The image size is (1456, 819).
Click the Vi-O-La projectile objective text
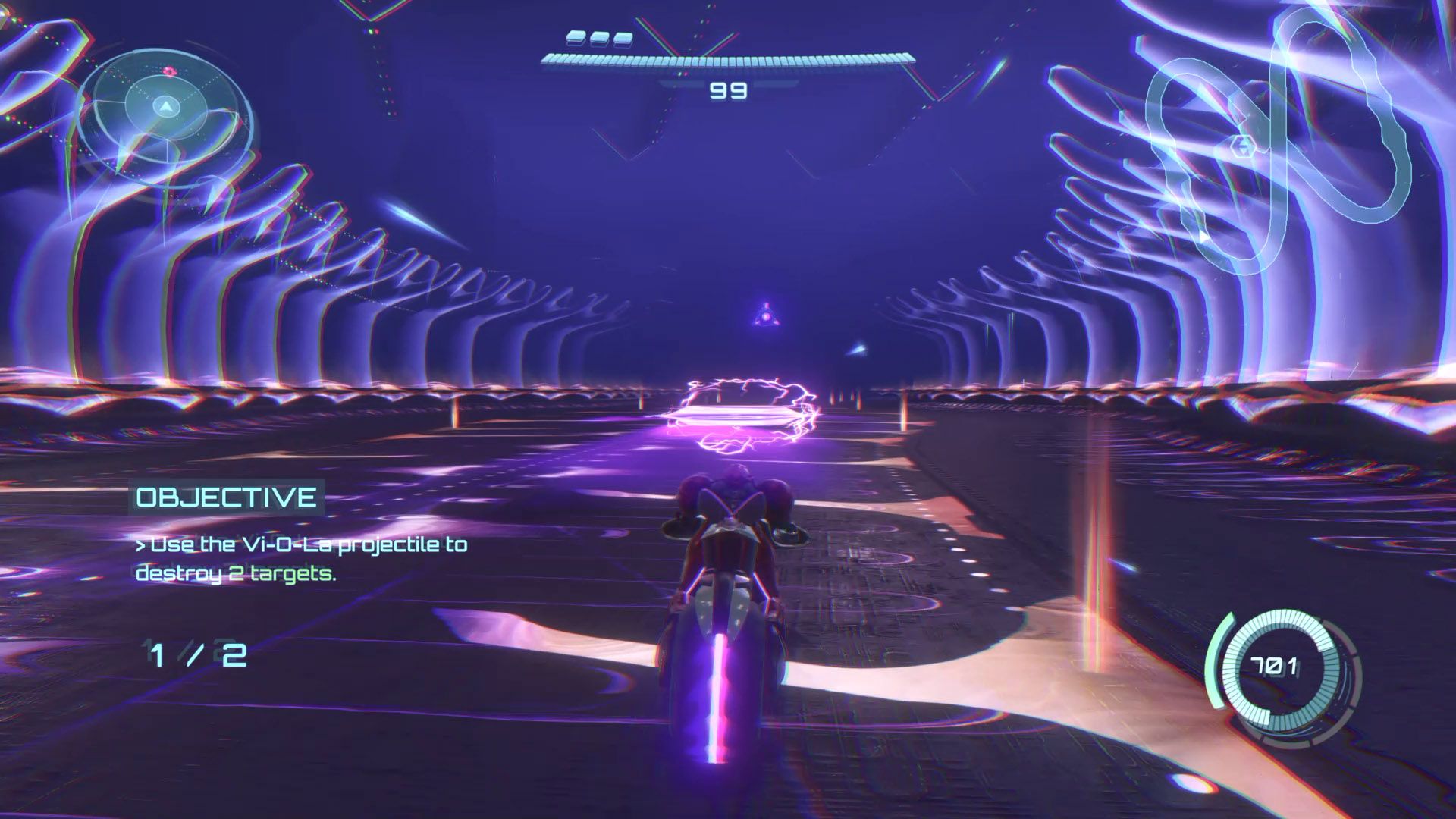click(300, 559)
